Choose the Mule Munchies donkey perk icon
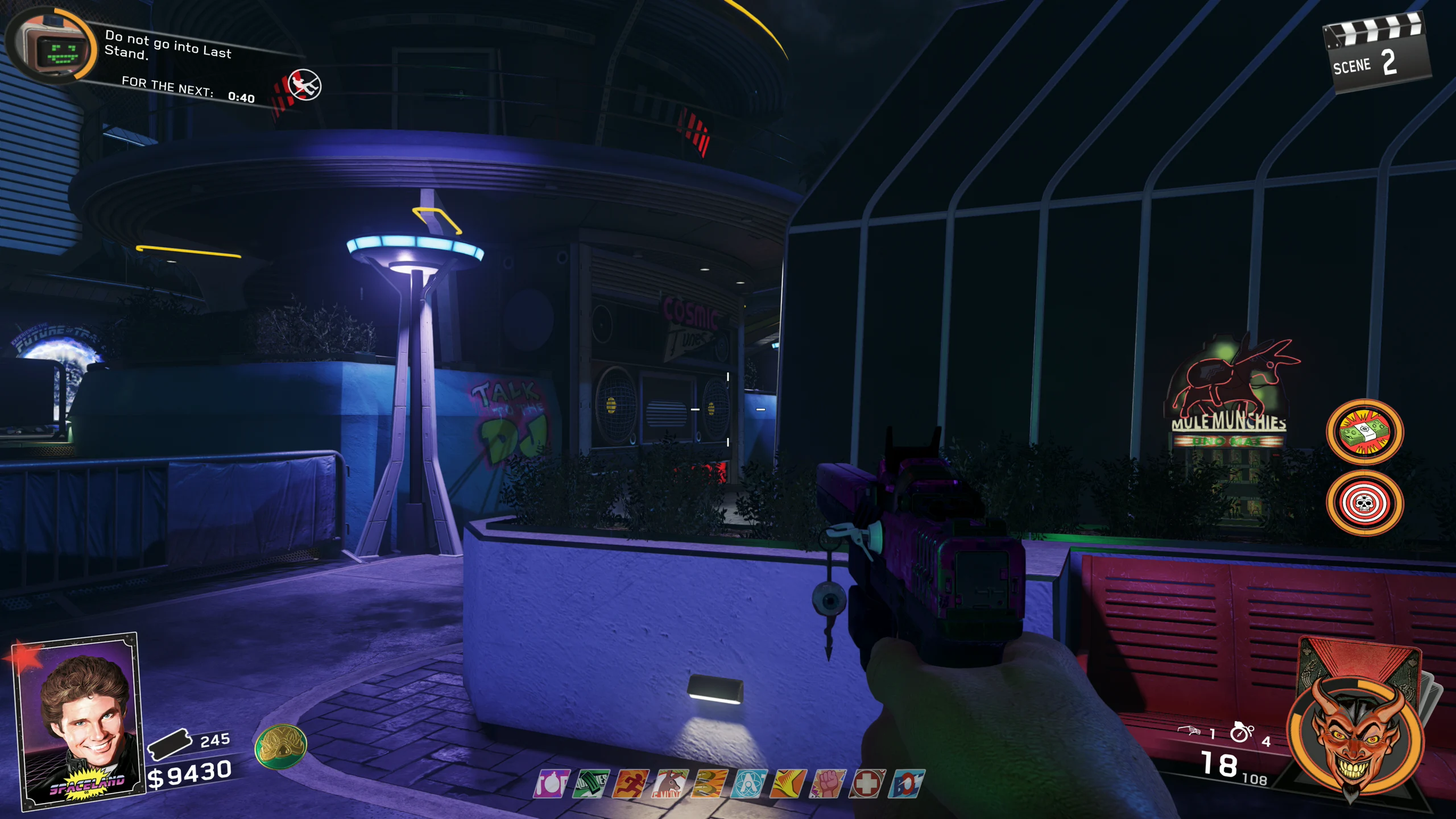Screen dimensions: 1456x819 (x=670, y=784)
